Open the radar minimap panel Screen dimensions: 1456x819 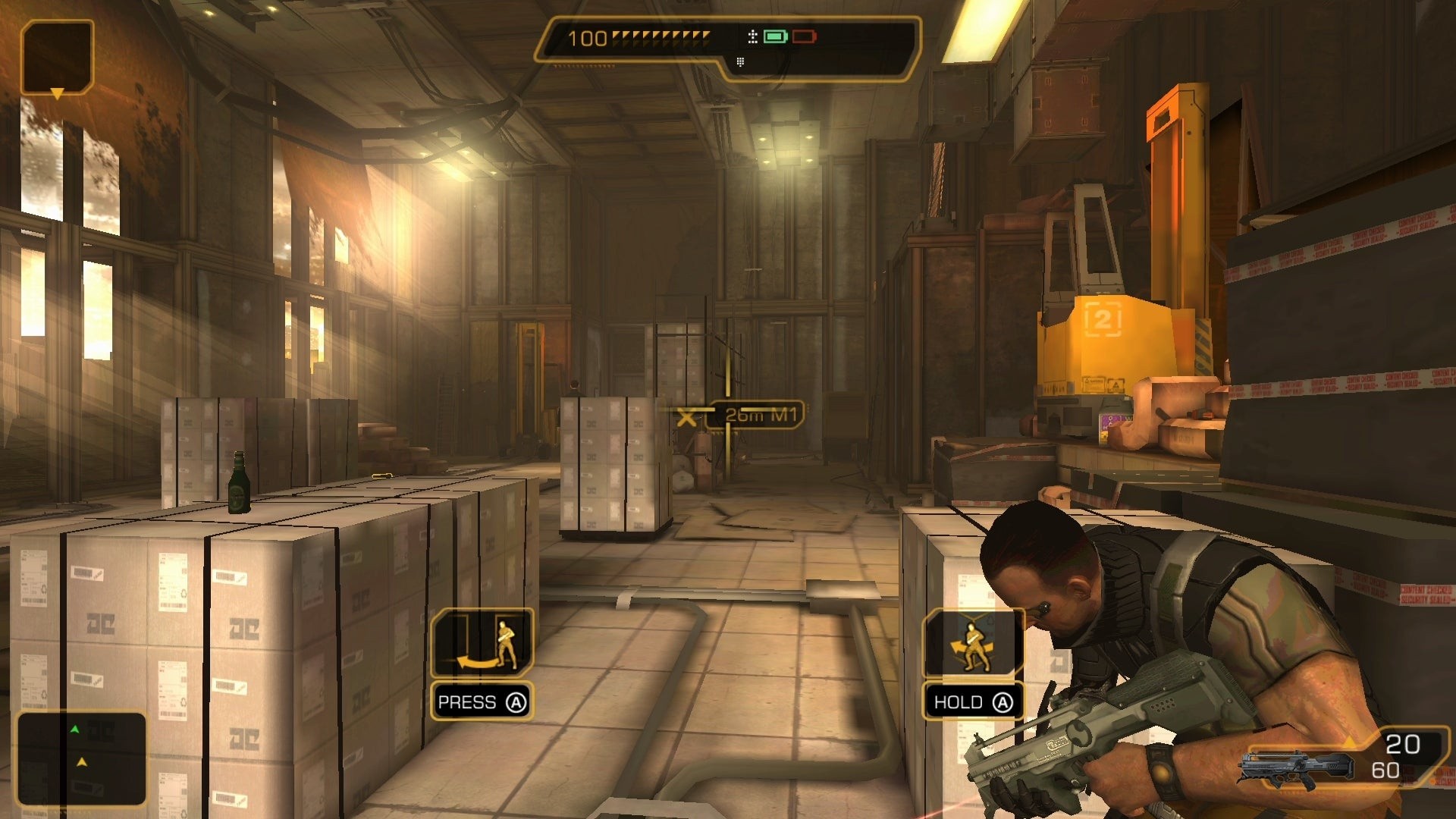point(81,758)
